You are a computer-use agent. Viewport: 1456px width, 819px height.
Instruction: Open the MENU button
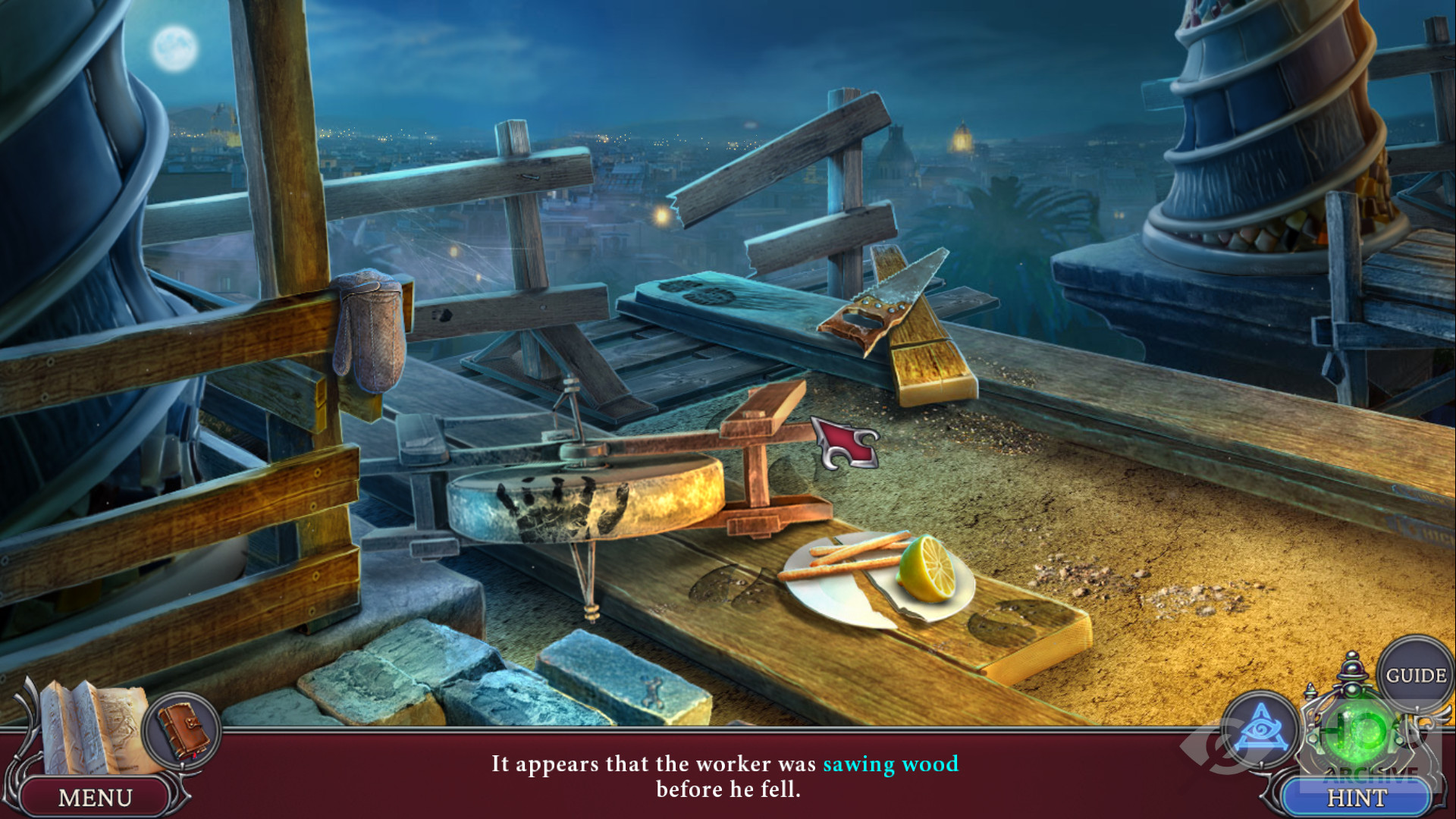(95, 797)
